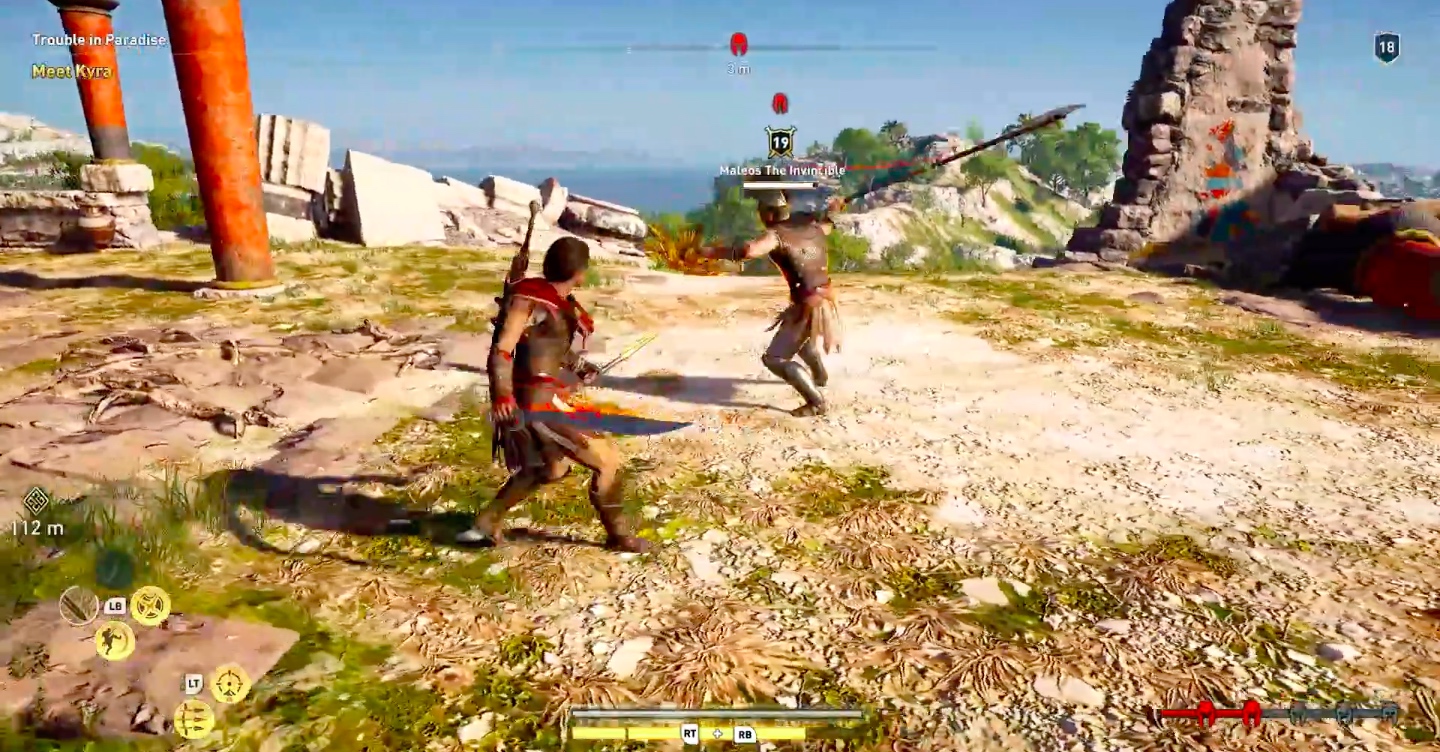Open the Trouble in Paradise quest tracker

(98, 40)
